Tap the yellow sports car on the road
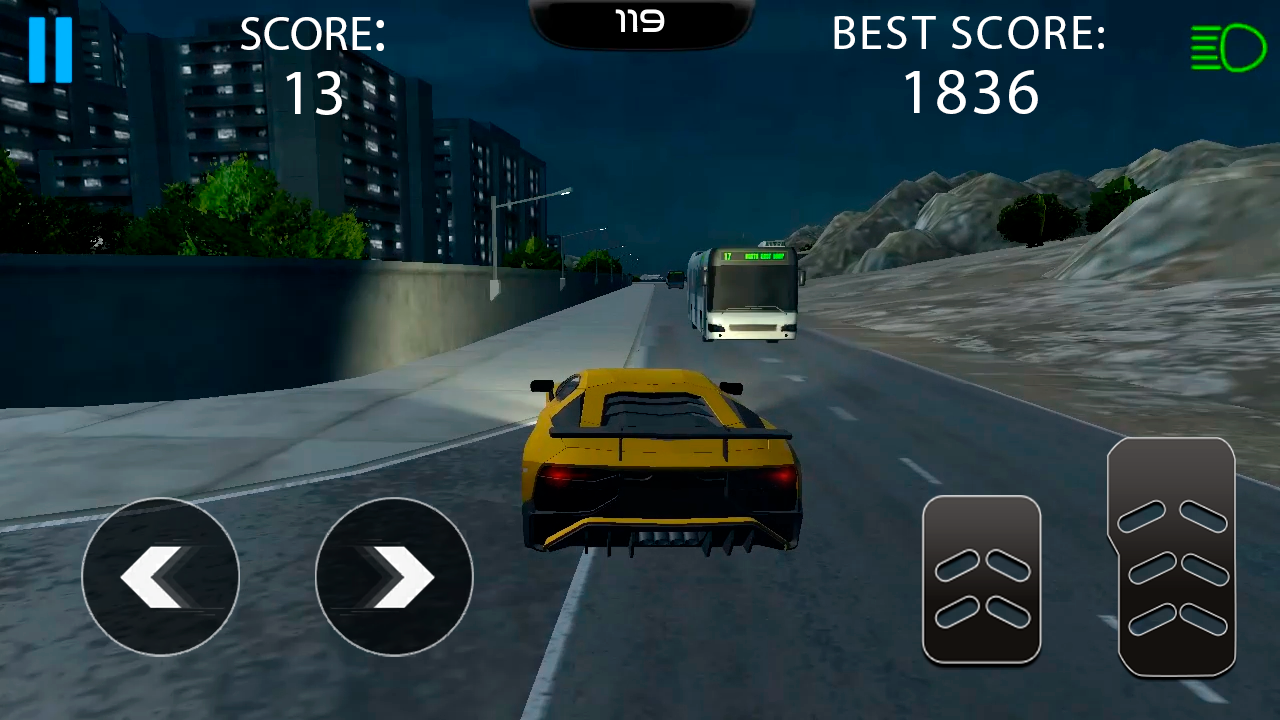Image resolution: width=1280 pixels, height=720 pixels. (x=660, y=460)
